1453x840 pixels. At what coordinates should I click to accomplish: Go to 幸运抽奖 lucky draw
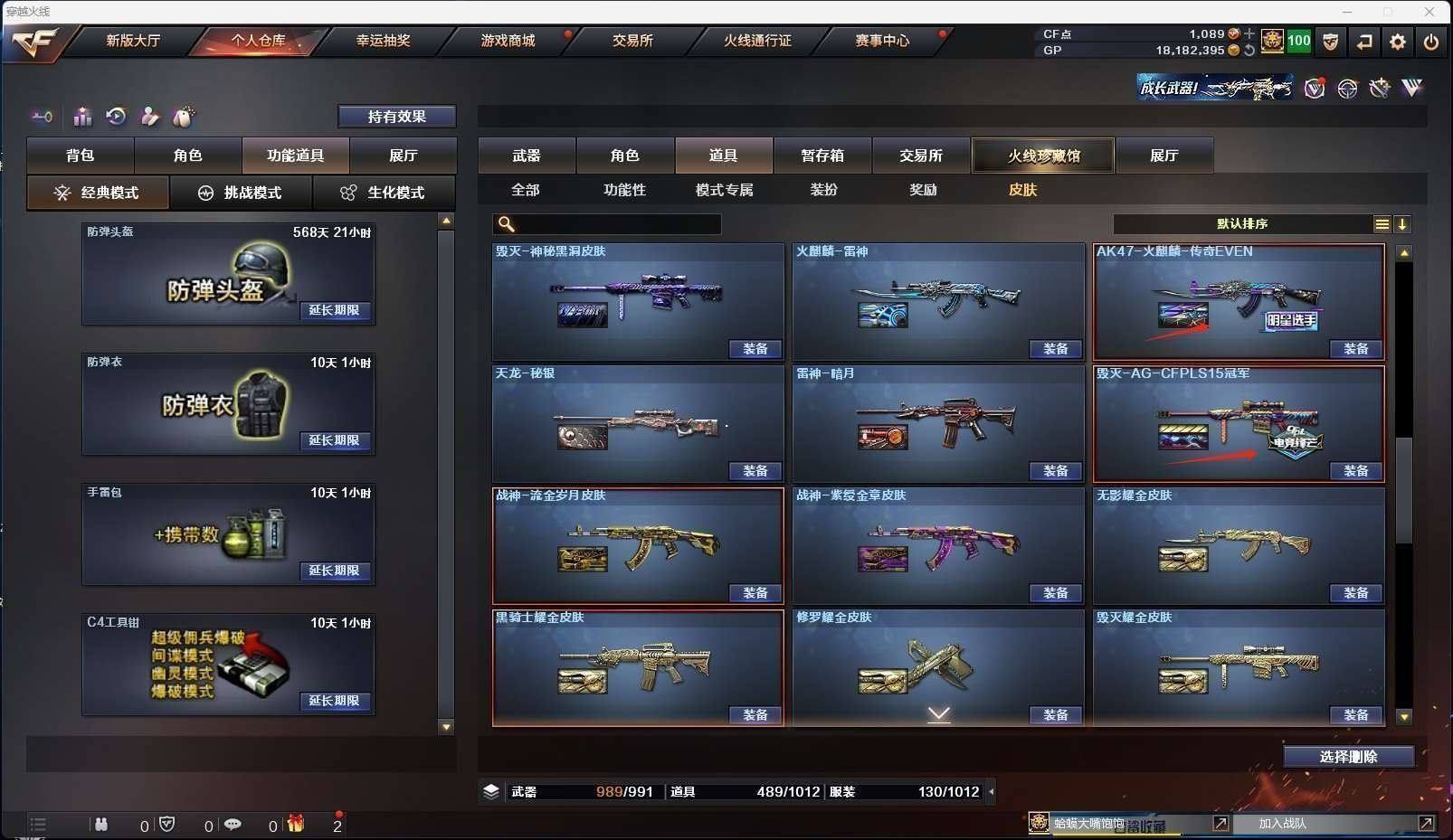coord(383,41)
